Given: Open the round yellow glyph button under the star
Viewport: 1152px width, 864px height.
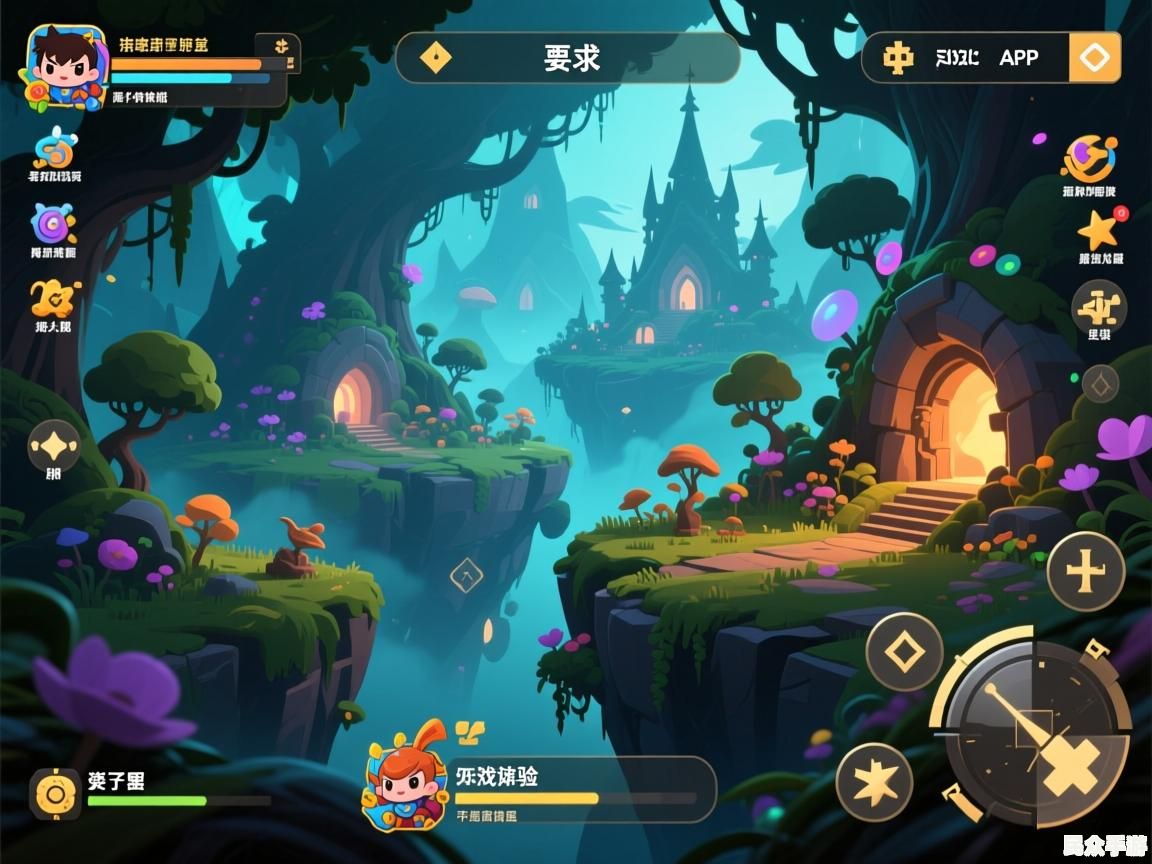Looking at the screenshot, I should click(1099, 306).
